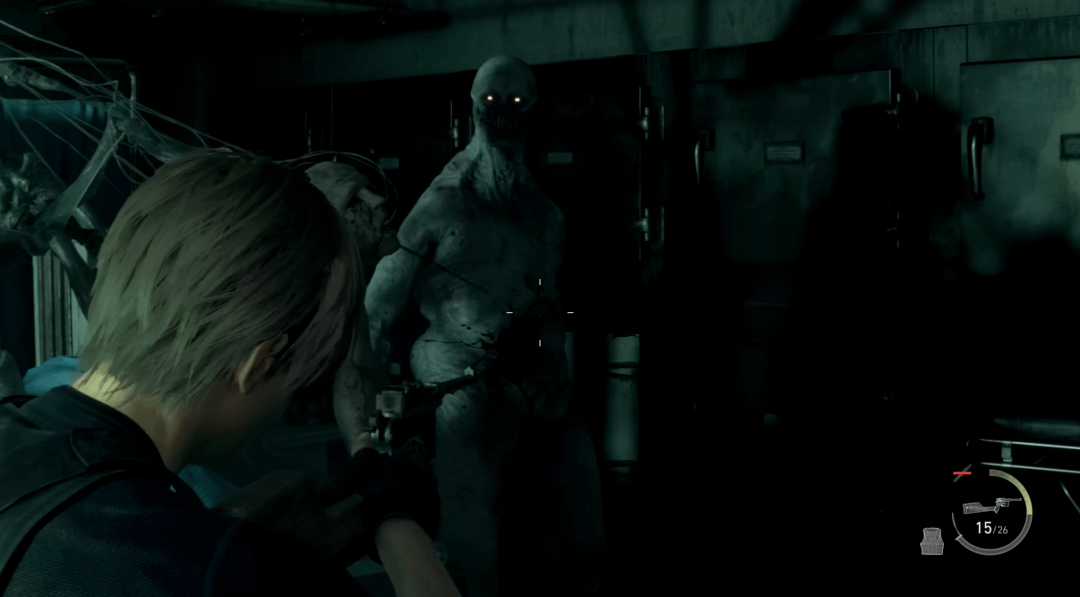Viewport: 1080px width, 597px height.
Task: Select the equipped Red9 pistol icon
Action: (990, 504)
